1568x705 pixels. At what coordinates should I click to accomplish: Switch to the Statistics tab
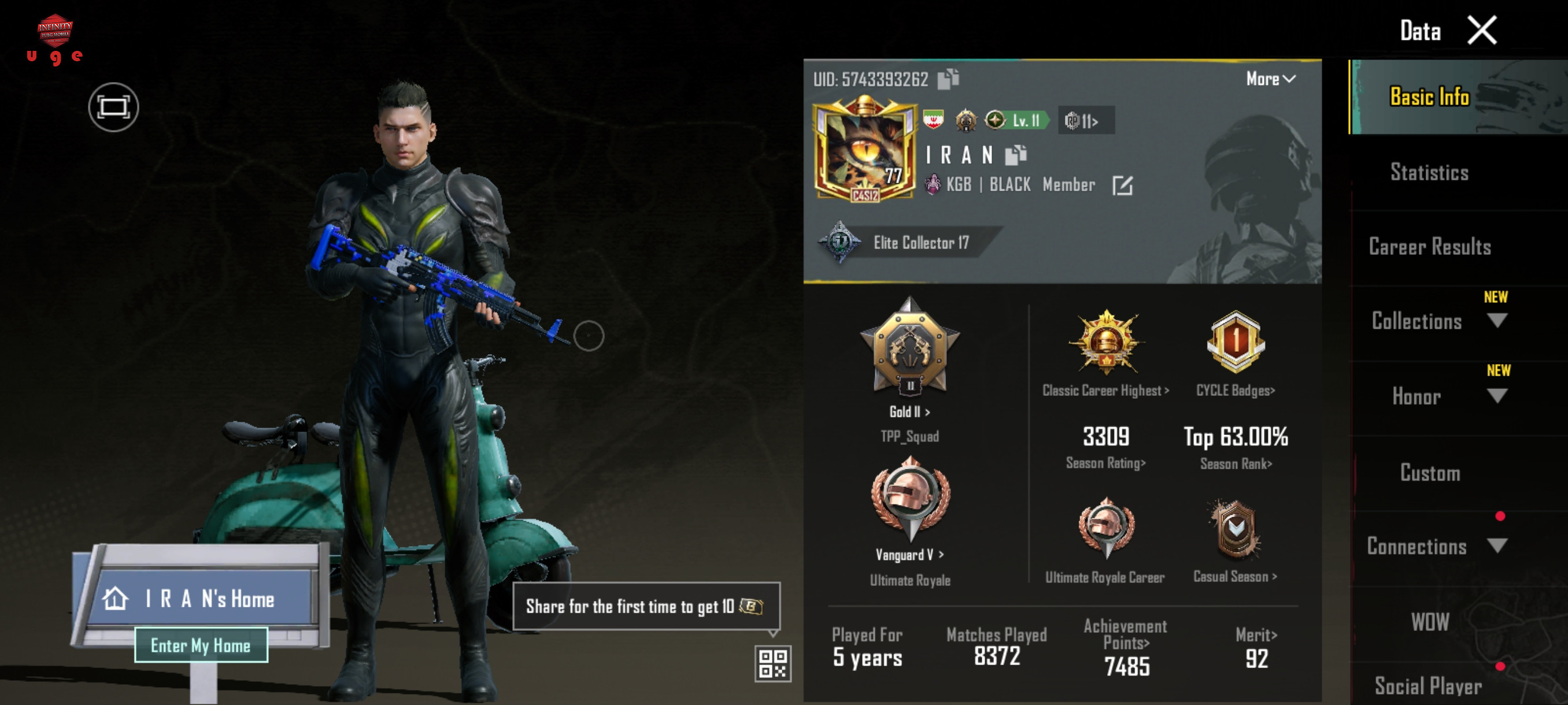click(1429, 173)
